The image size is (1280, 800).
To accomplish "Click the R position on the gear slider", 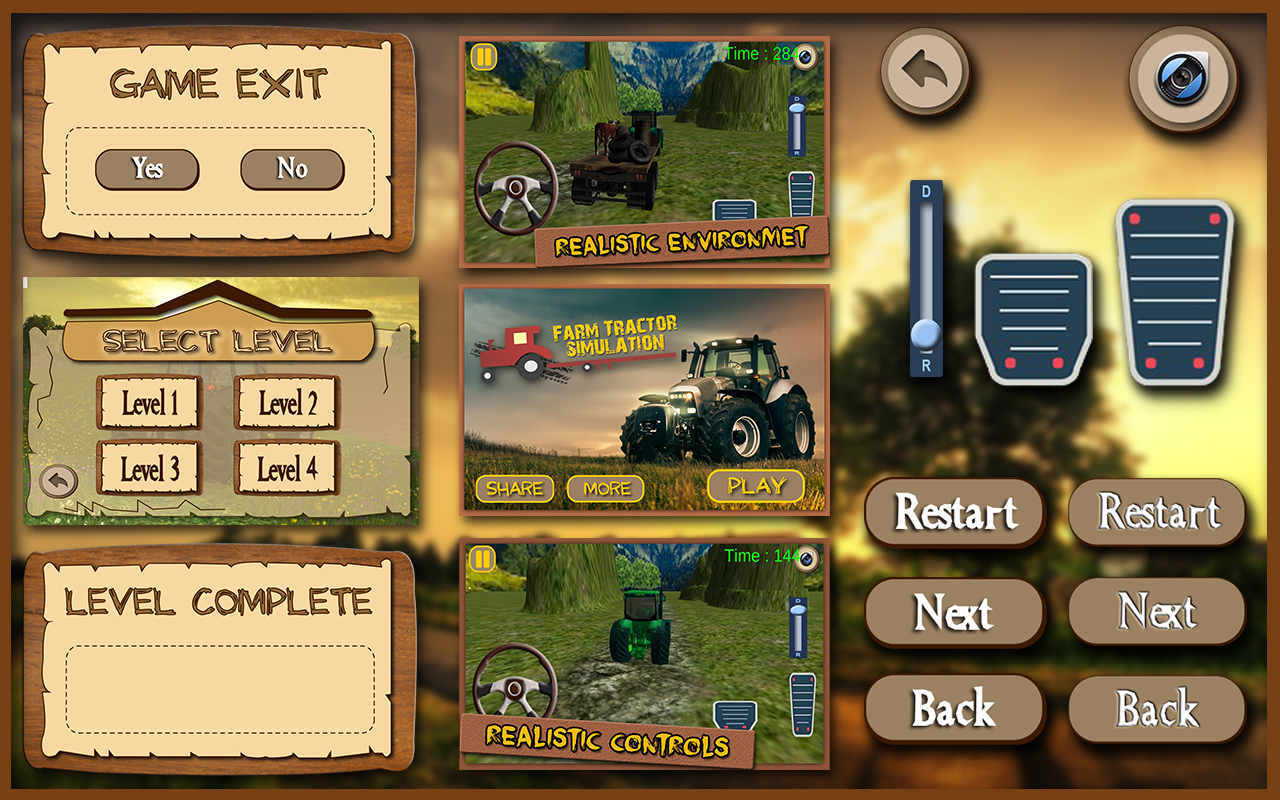I will pyautogui.click(x=924, y=366).
